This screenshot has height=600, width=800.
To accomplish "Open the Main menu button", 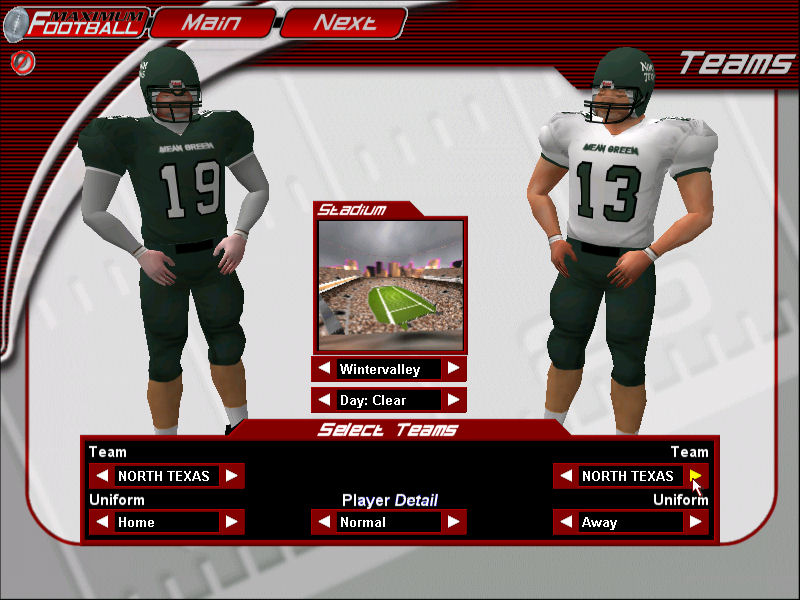I will (213, 23).
